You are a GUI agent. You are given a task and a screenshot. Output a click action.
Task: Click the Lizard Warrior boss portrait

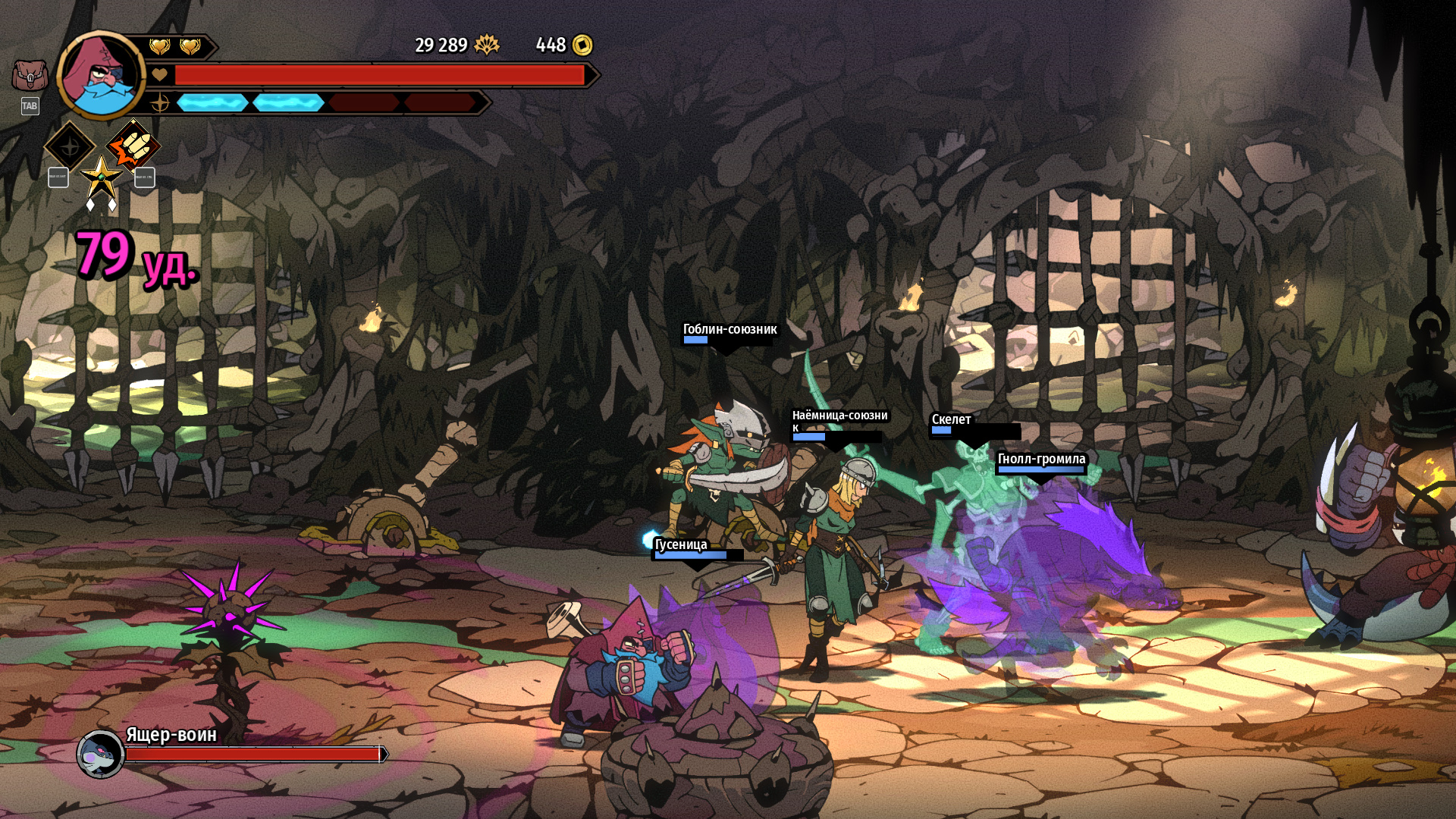pyautogui.click(x=100, y=754)
